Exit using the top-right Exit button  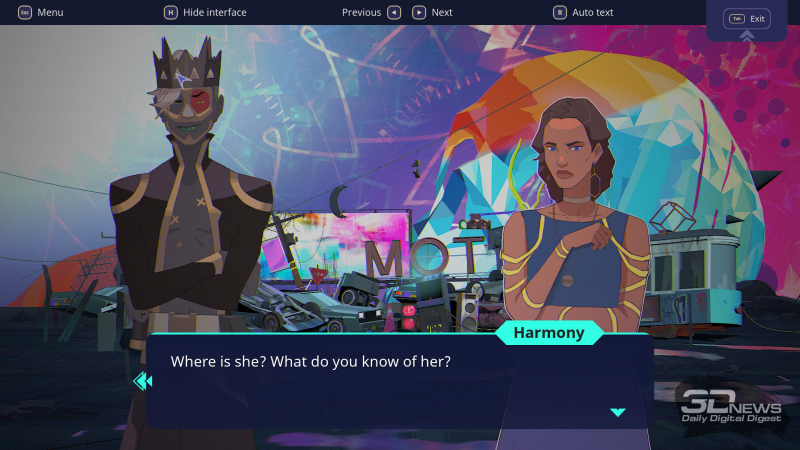pyautogui.click(x=747, y=19)
